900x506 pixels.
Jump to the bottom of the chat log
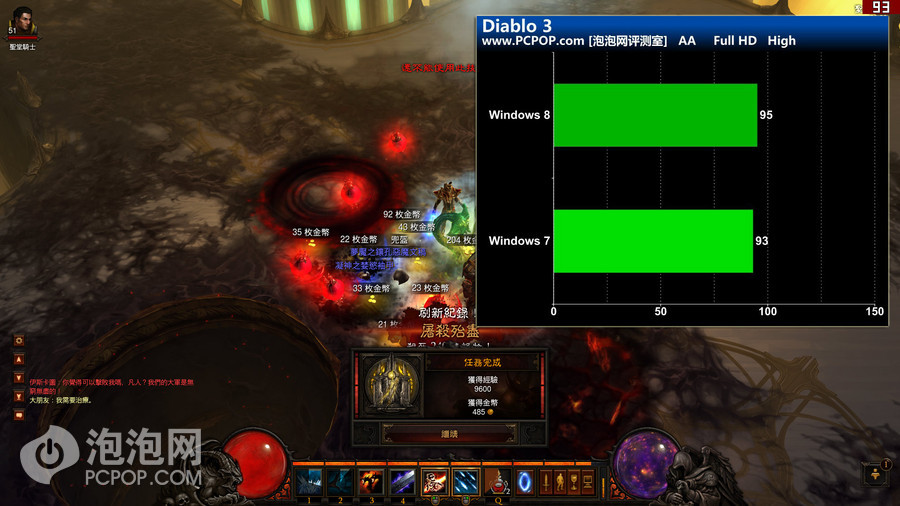tap(19, 397)
